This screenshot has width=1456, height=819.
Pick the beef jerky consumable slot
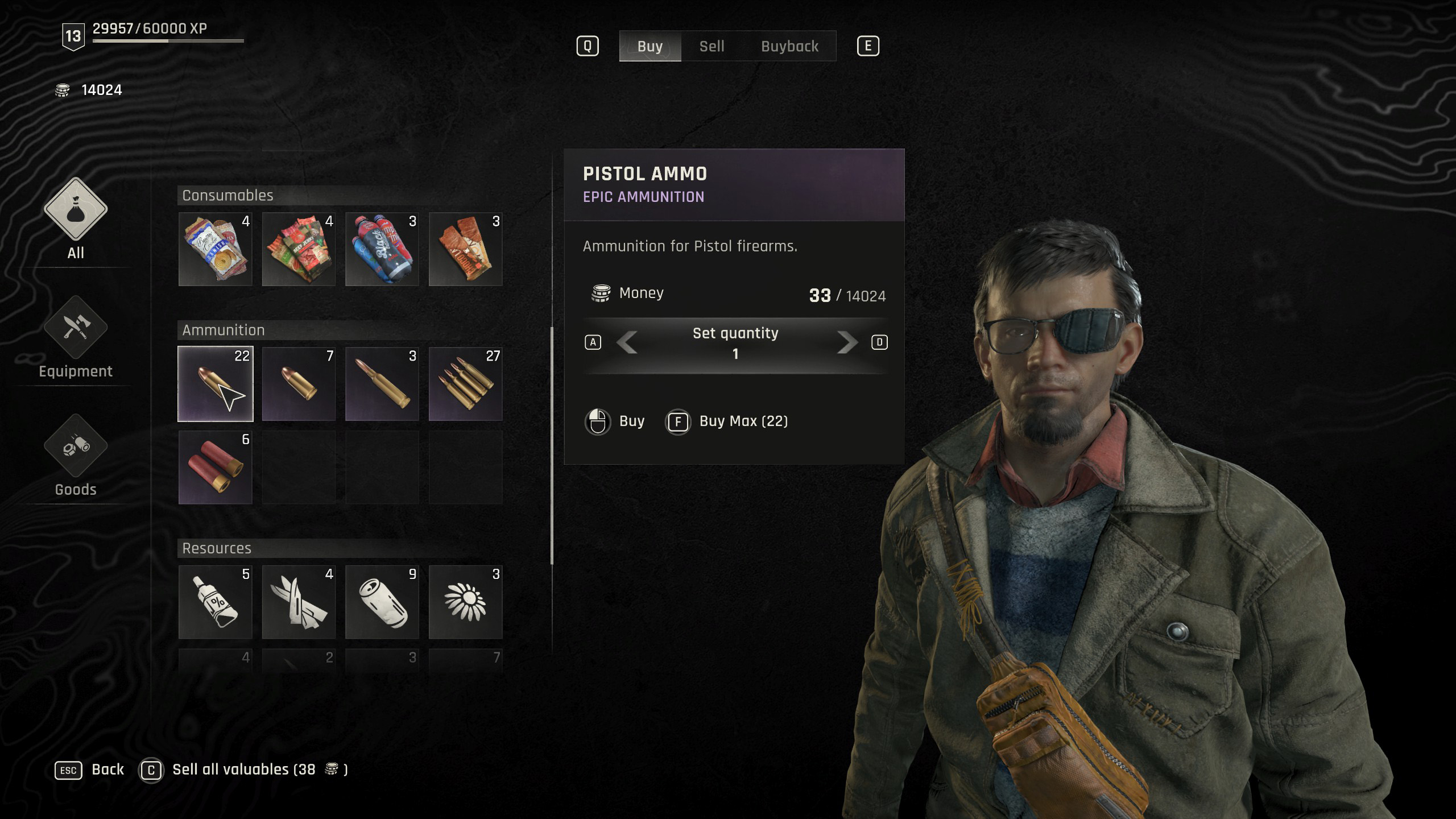[299, 249]
